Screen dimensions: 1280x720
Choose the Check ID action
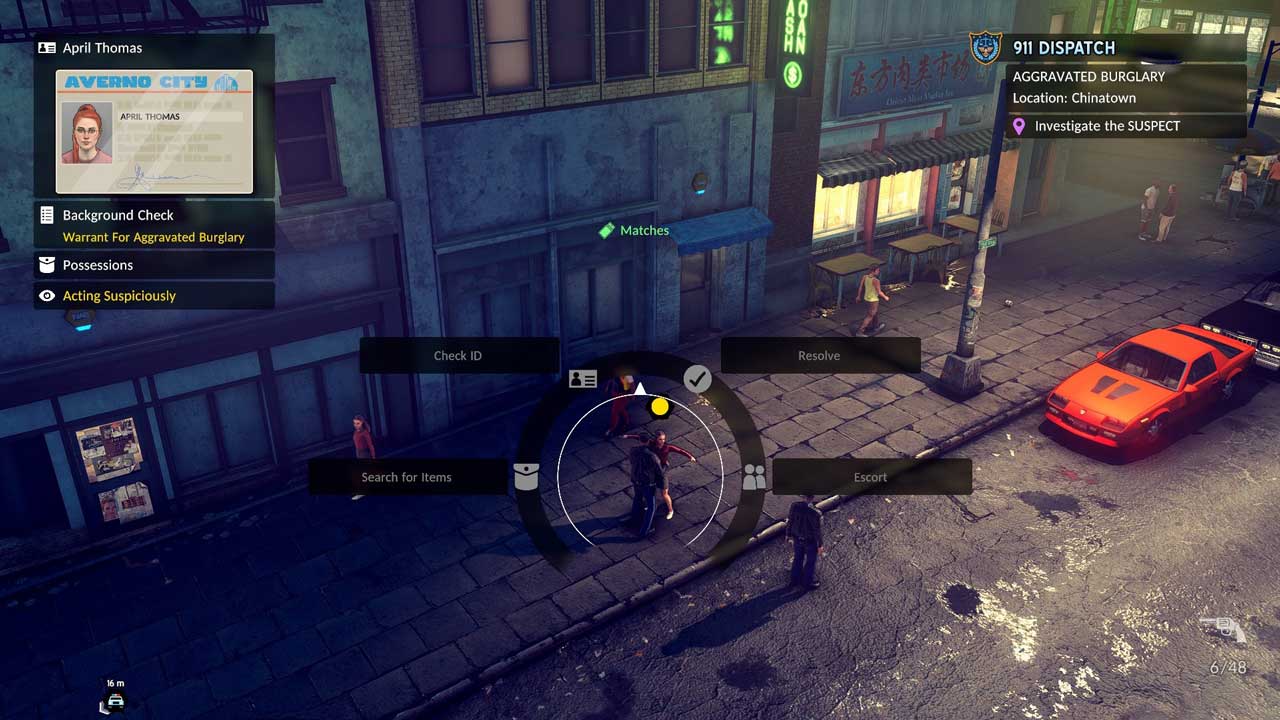(x=458, y=356)
